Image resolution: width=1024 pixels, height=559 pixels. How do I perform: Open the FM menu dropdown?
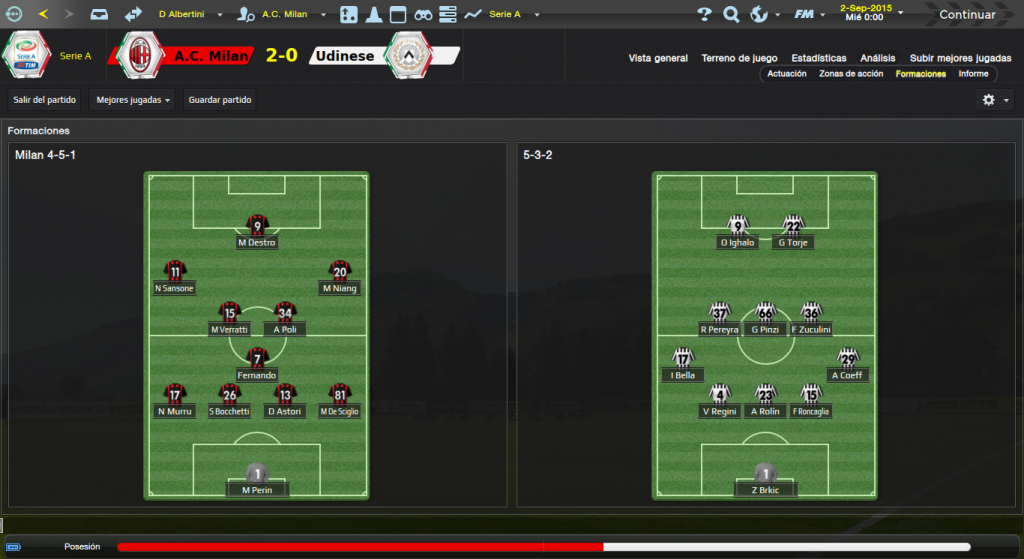[808, 14]
